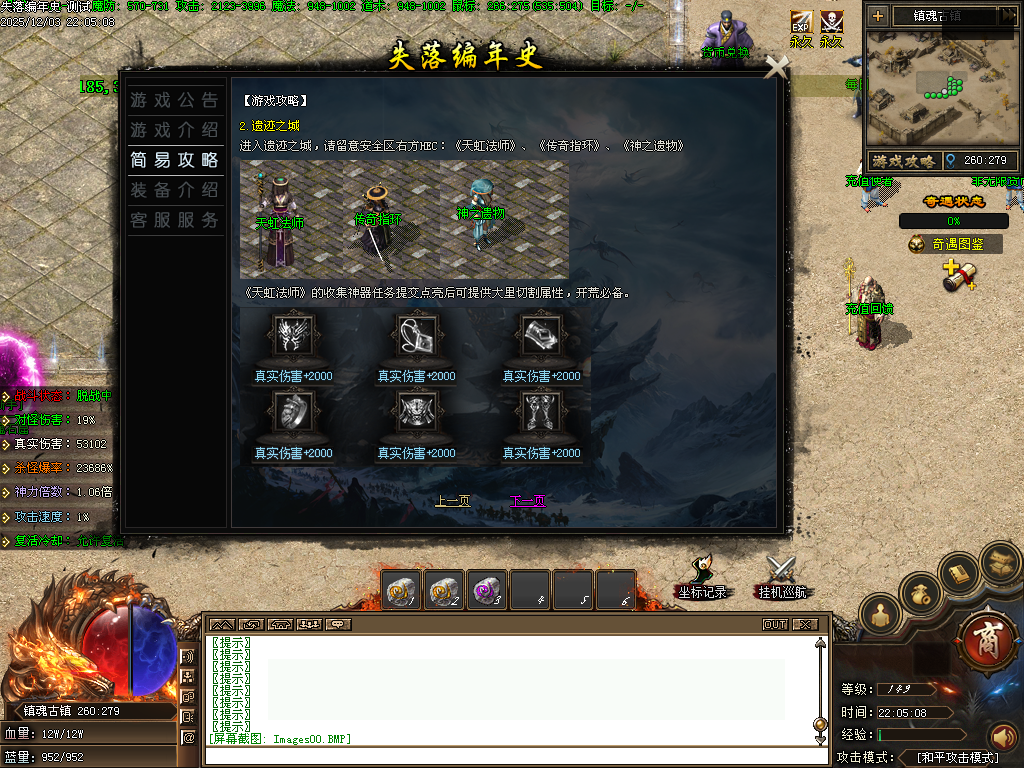Use the scroll item in hotbar slot 1
This screenshot has height=768, width=1024.
click(402, 591)
